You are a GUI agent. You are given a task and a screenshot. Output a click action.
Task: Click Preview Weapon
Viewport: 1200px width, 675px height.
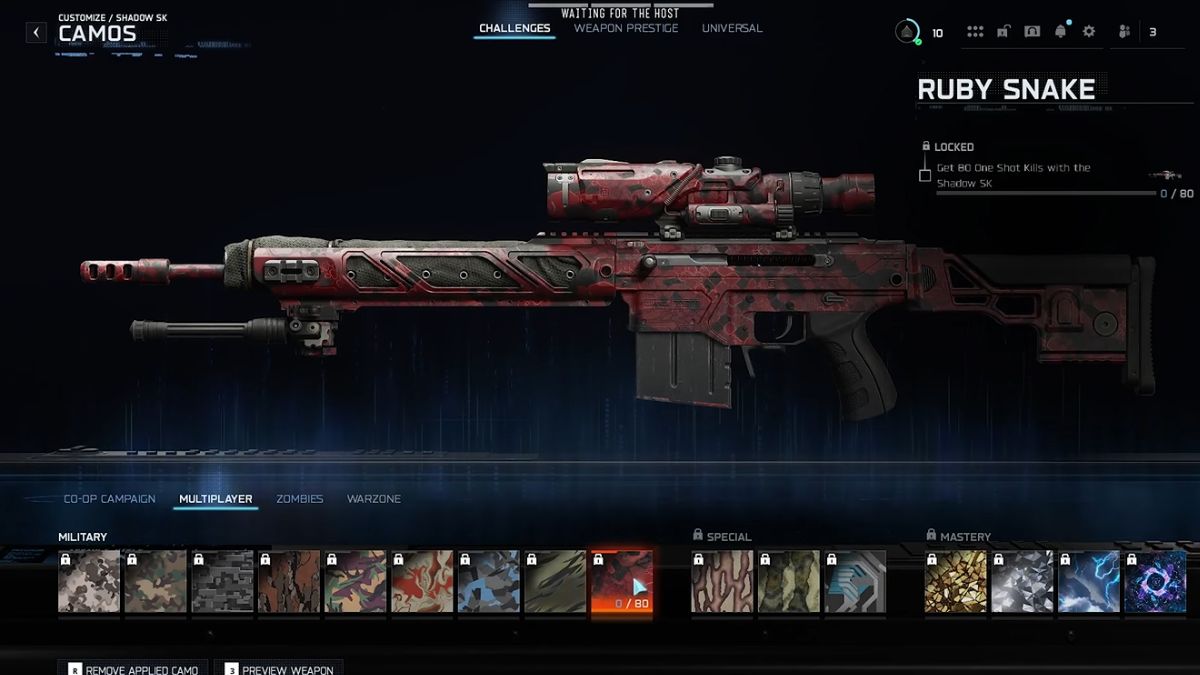[278, 668]
